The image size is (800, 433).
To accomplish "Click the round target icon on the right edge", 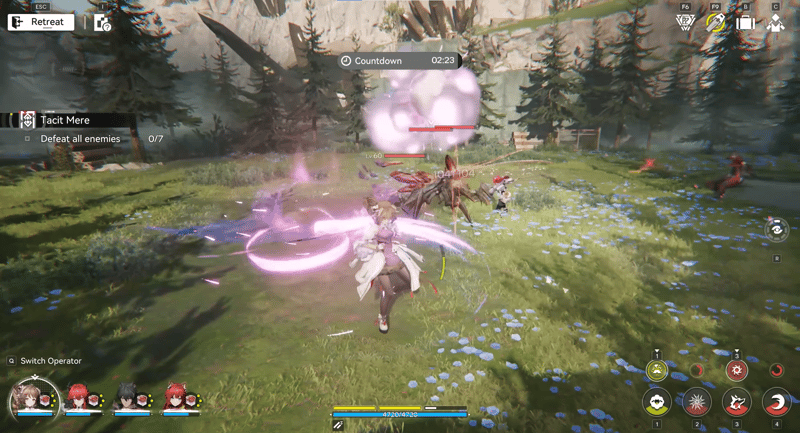I will 777,231.
